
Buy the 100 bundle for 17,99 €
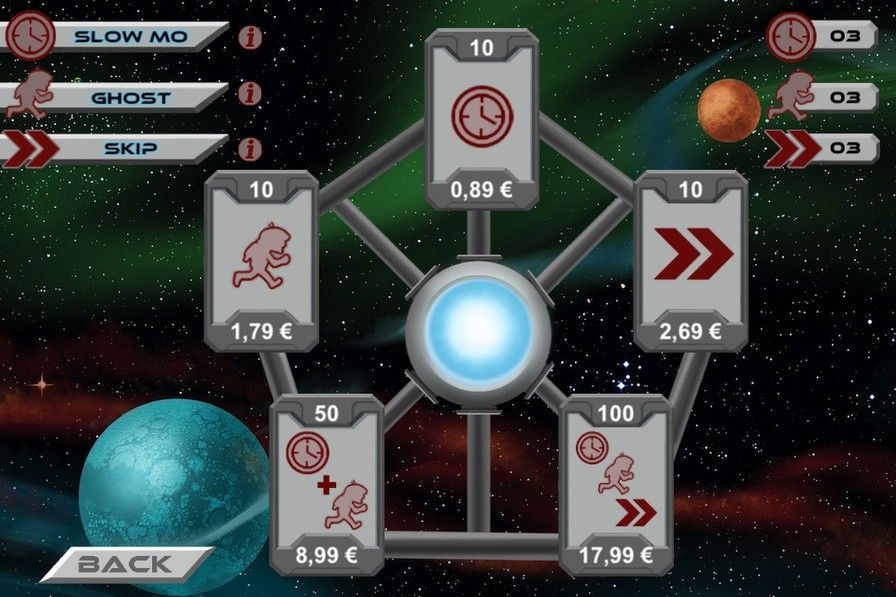(x=617, y=483)
